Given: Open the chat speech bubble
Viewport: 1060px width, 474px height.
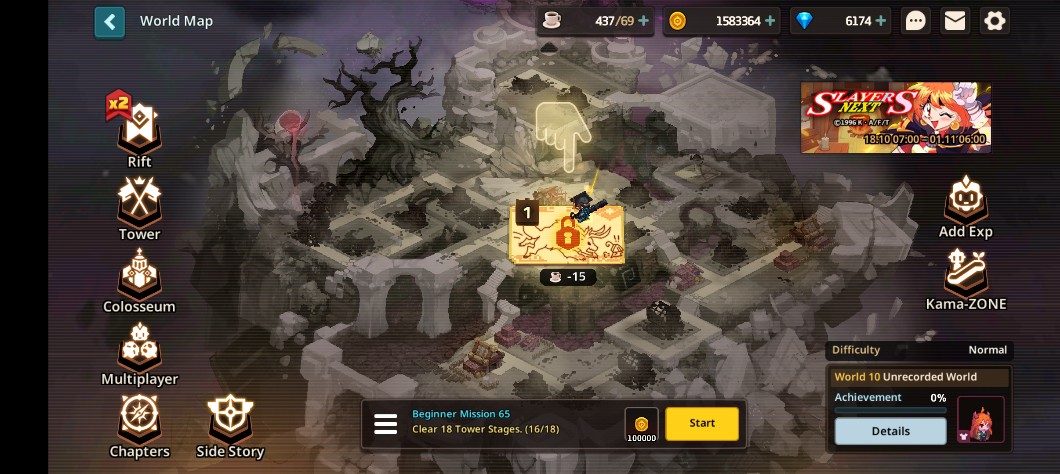Looking at the screenshot, I should pos(915,21).
